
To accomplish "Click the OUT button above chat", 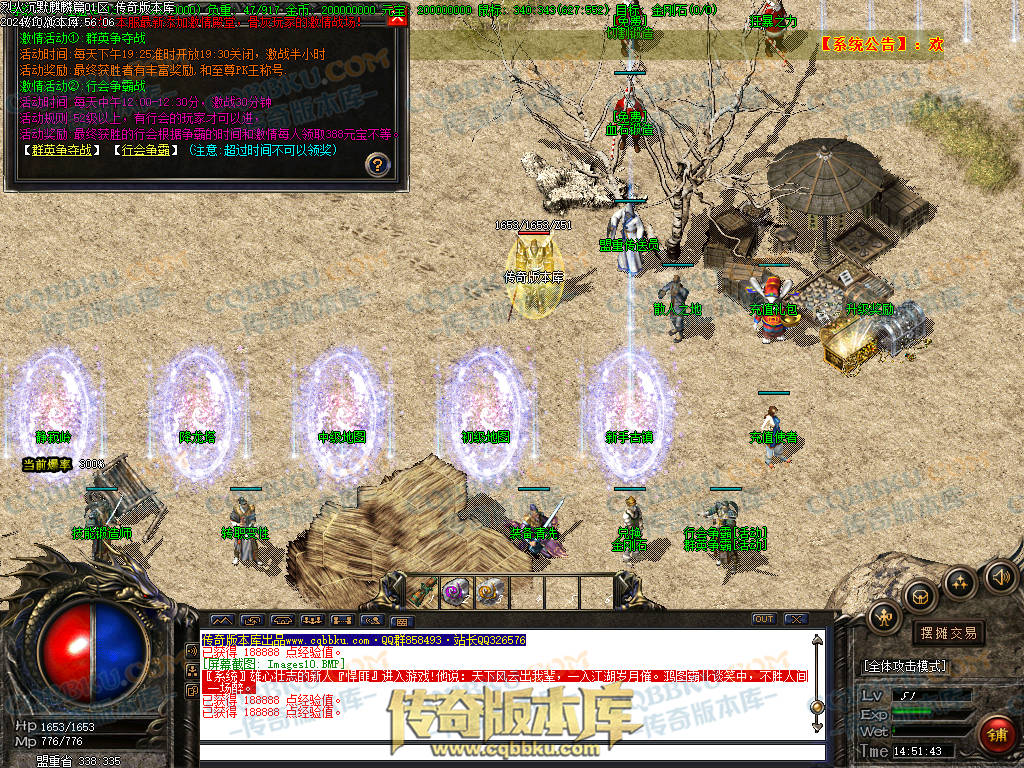I will pyautogui.click(x=764, y=619).
